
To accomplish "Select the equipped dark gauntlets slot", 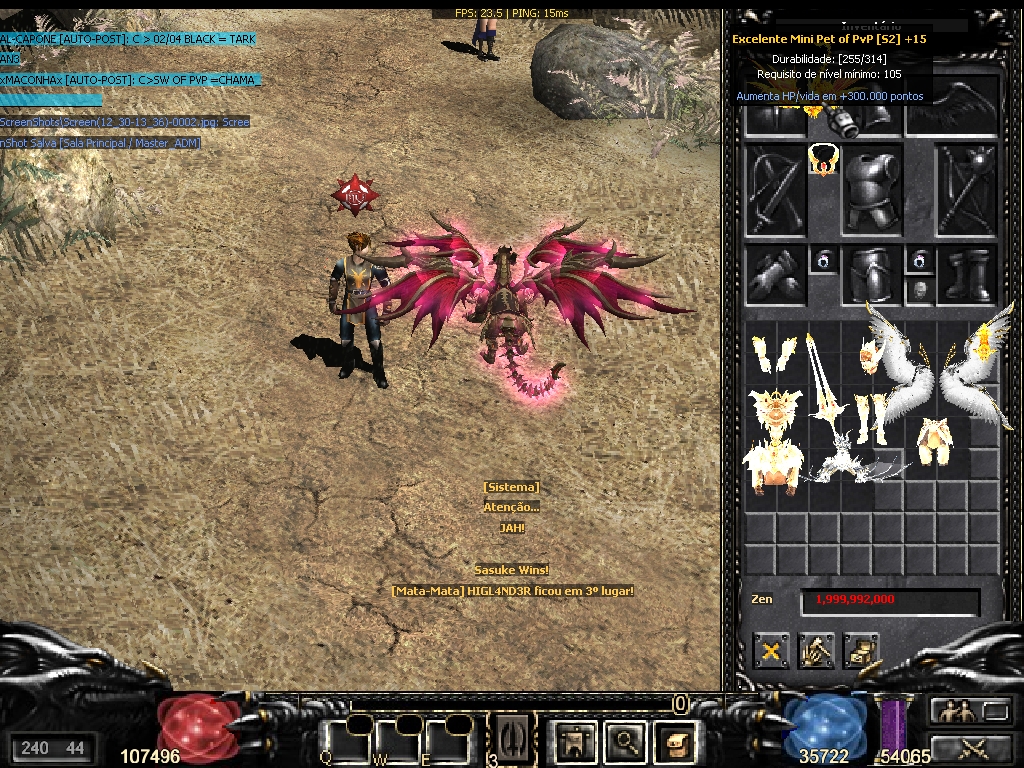I will click(x=775, y=275).
